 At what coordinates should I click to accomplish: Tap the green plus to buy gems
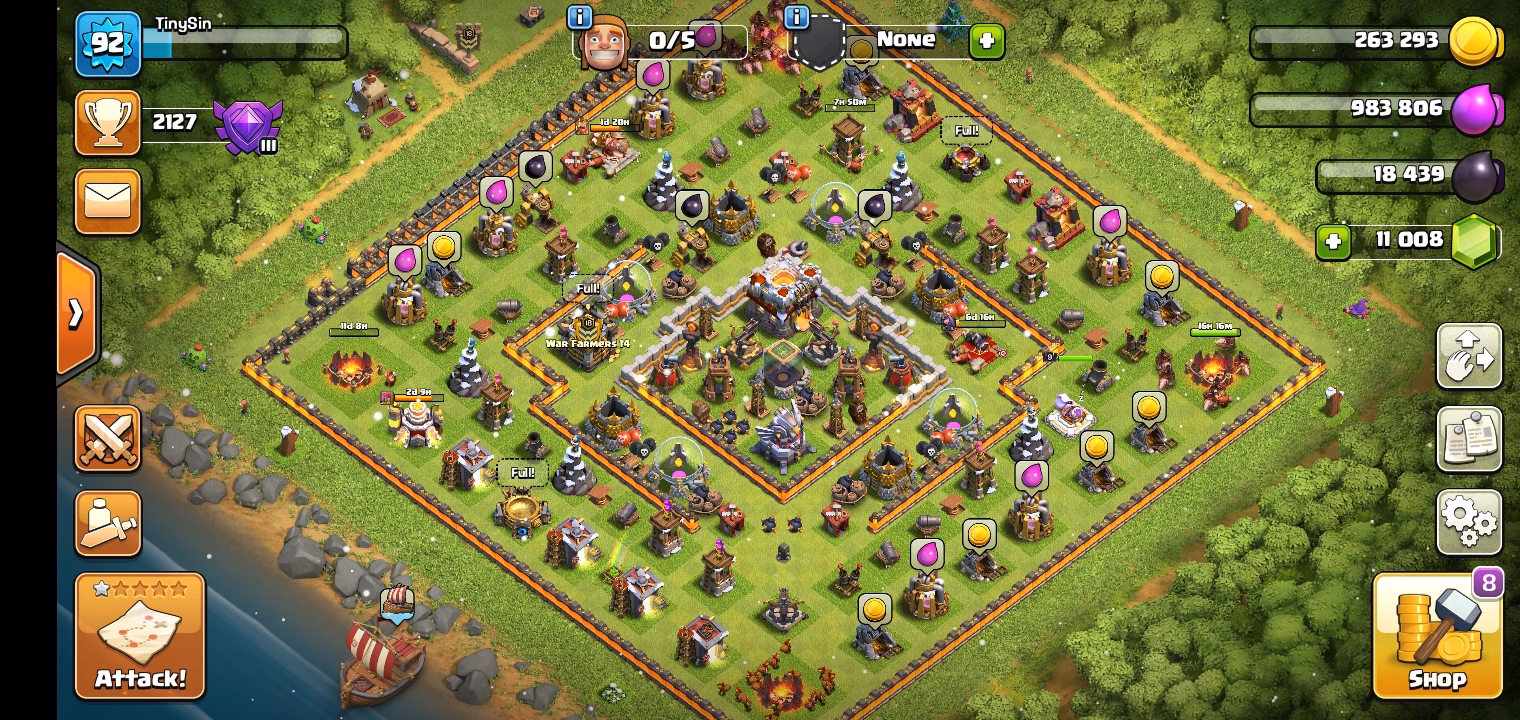pyautogui.click(x=1333, y=242)
